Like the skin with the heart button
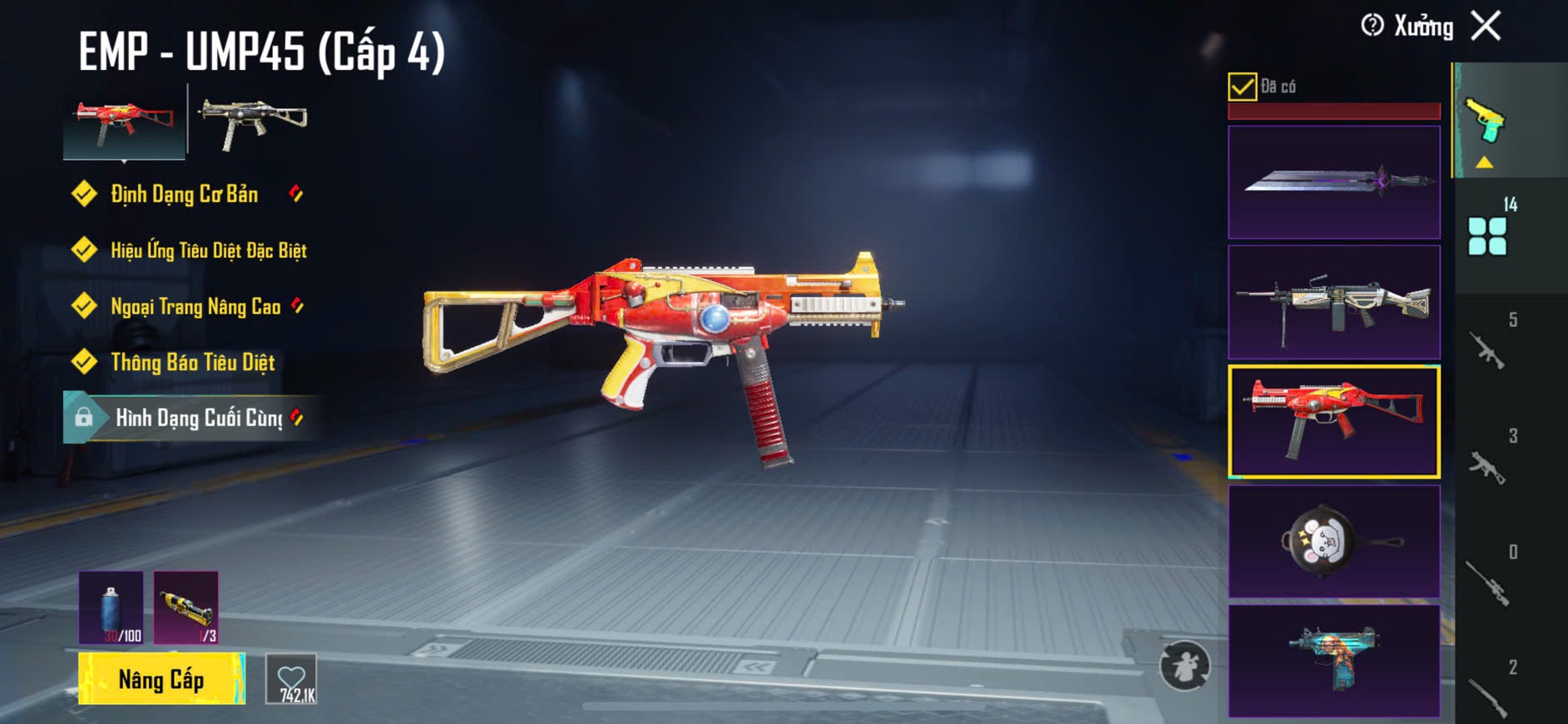Screen dimensions: 1568x724 pyautogui.click(x=292, y=679)
